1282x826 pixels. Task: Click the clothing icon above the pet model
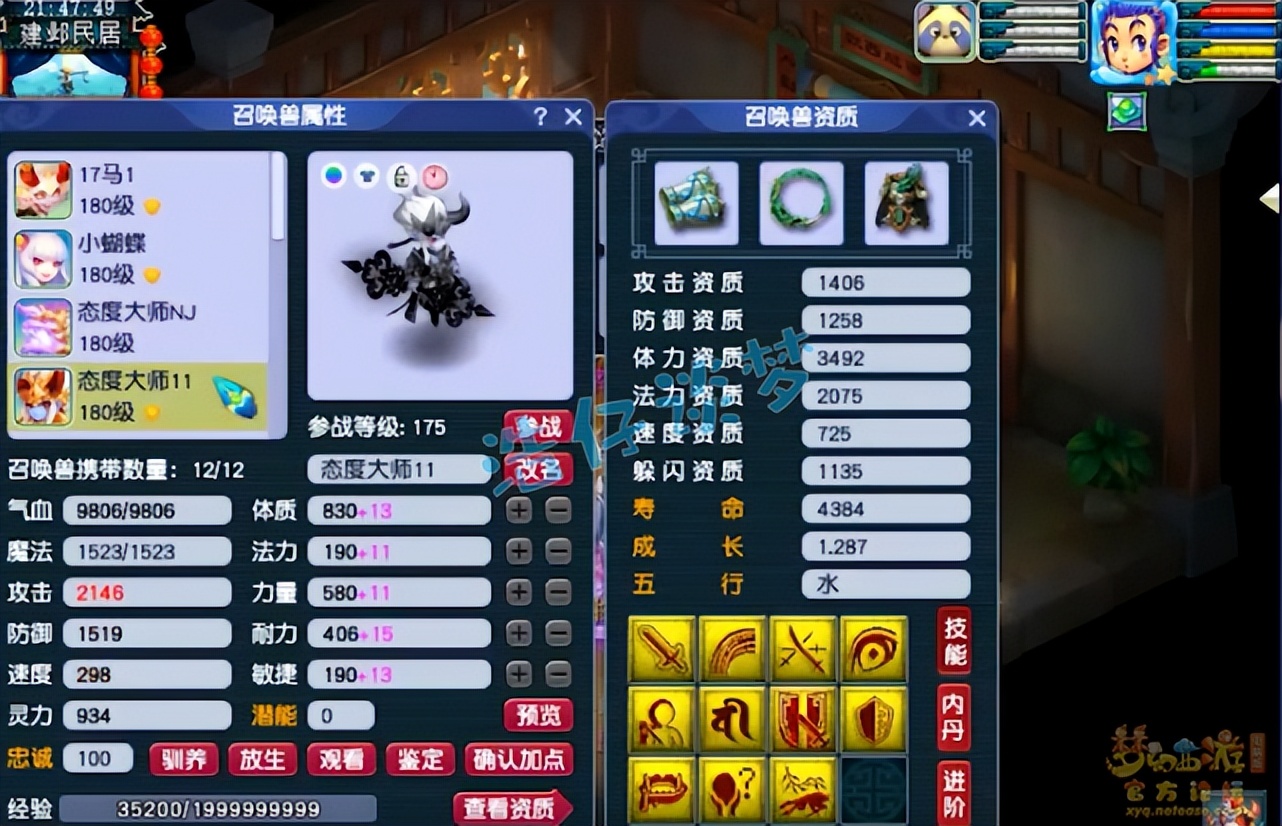click(x=364, y=174)
